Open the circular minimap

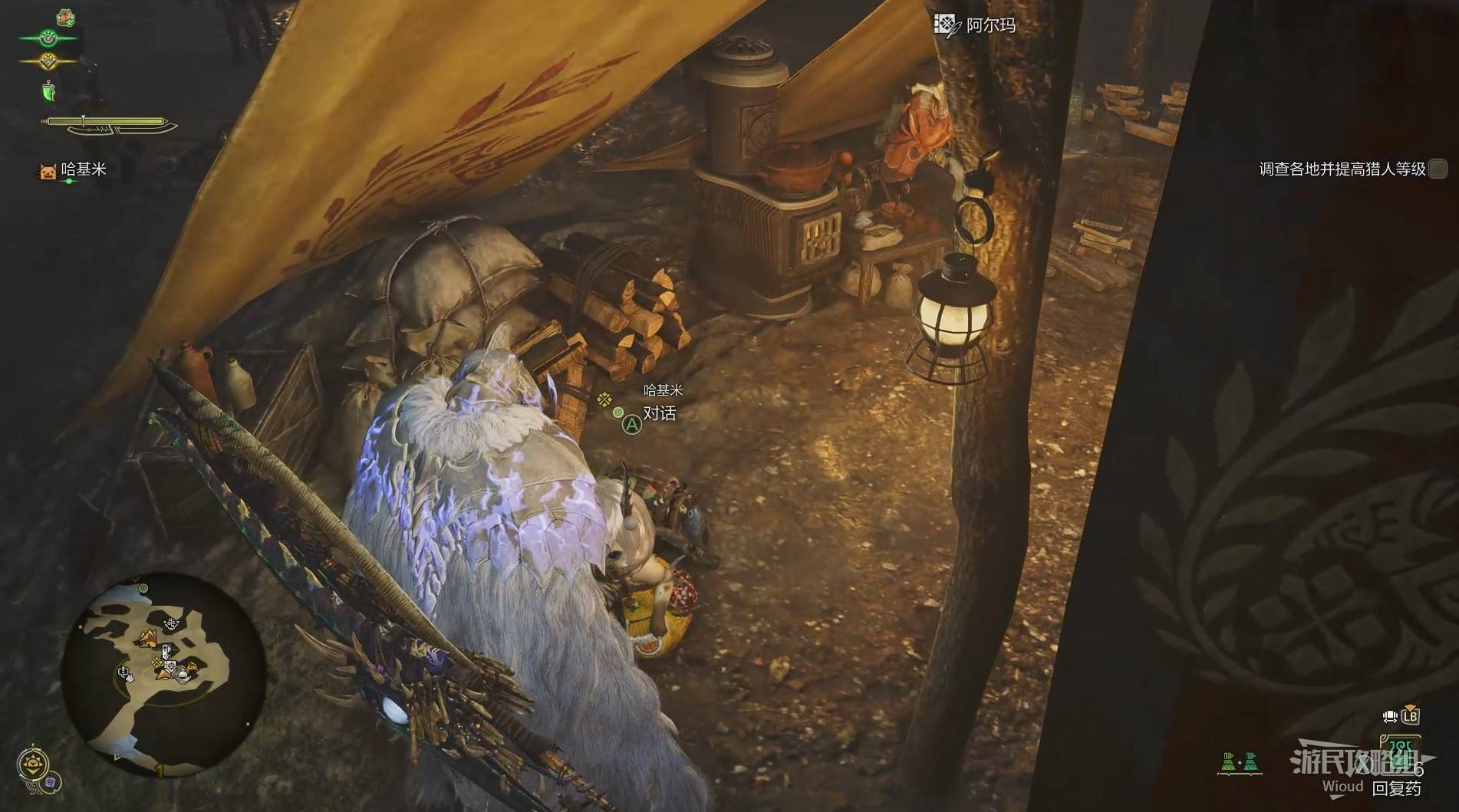coord(163,674)
